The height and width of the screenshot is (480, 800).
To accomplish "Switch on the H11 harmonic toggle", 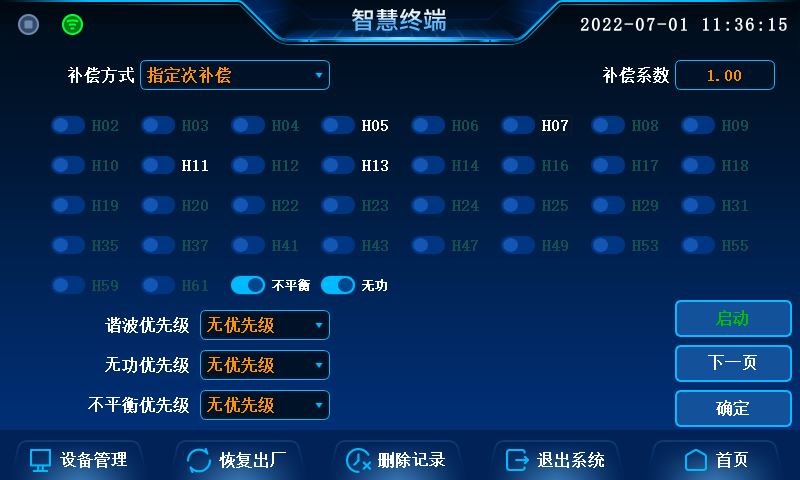I will (x=158, y=165).
